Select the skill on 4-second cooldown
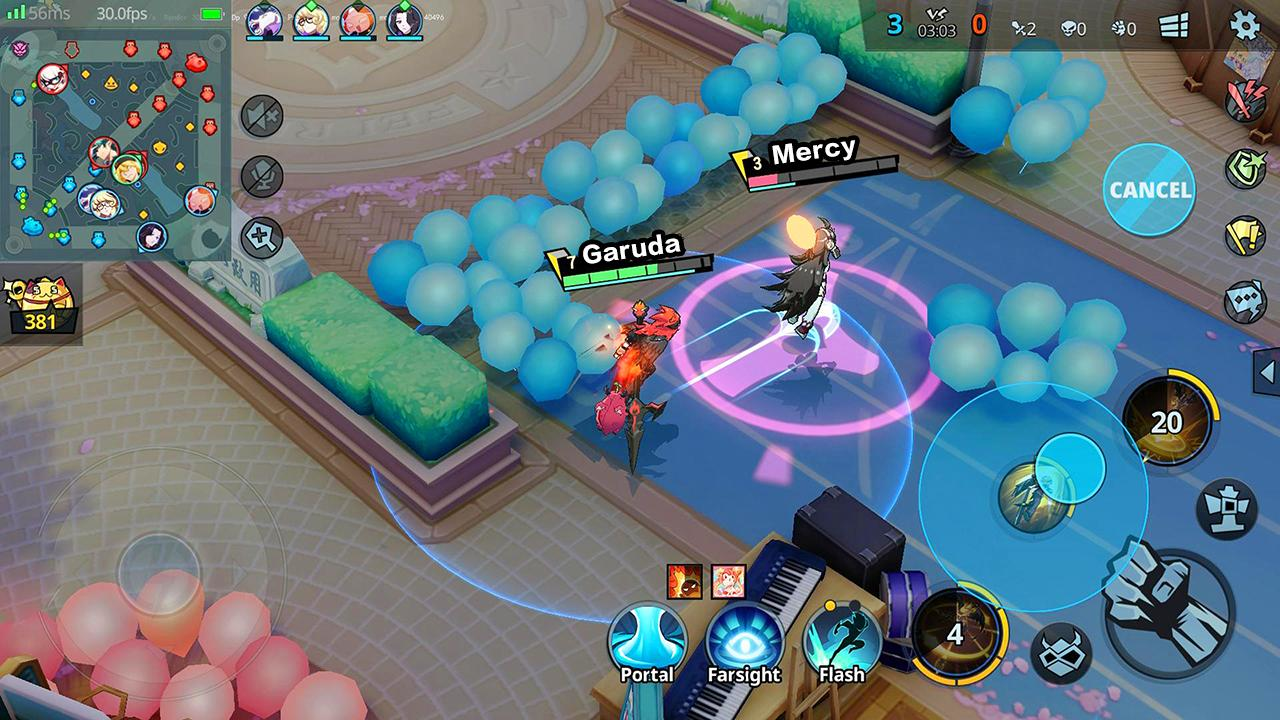This screenshot has height=720, width=1280. coord(955,633)
